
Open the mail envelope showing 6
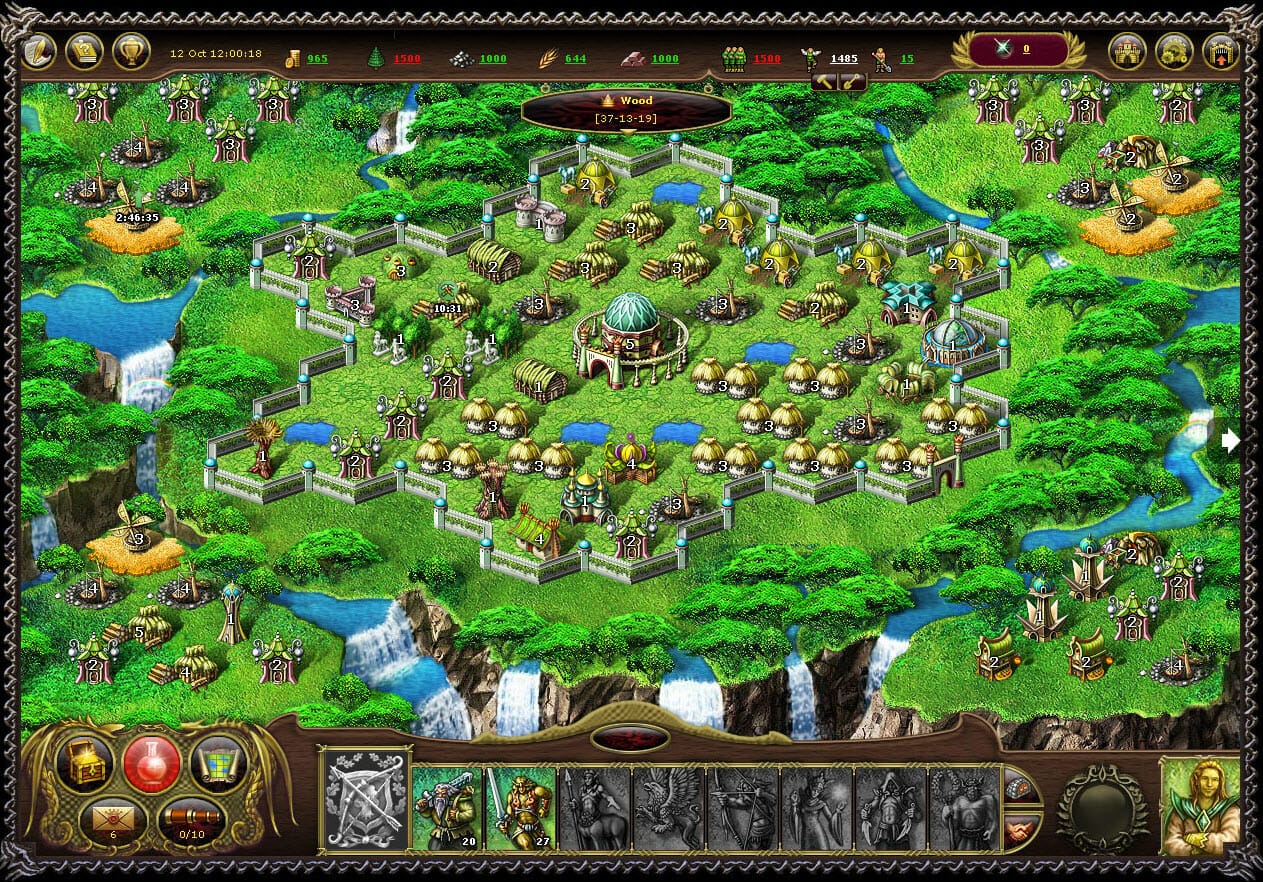pos(113,818)
